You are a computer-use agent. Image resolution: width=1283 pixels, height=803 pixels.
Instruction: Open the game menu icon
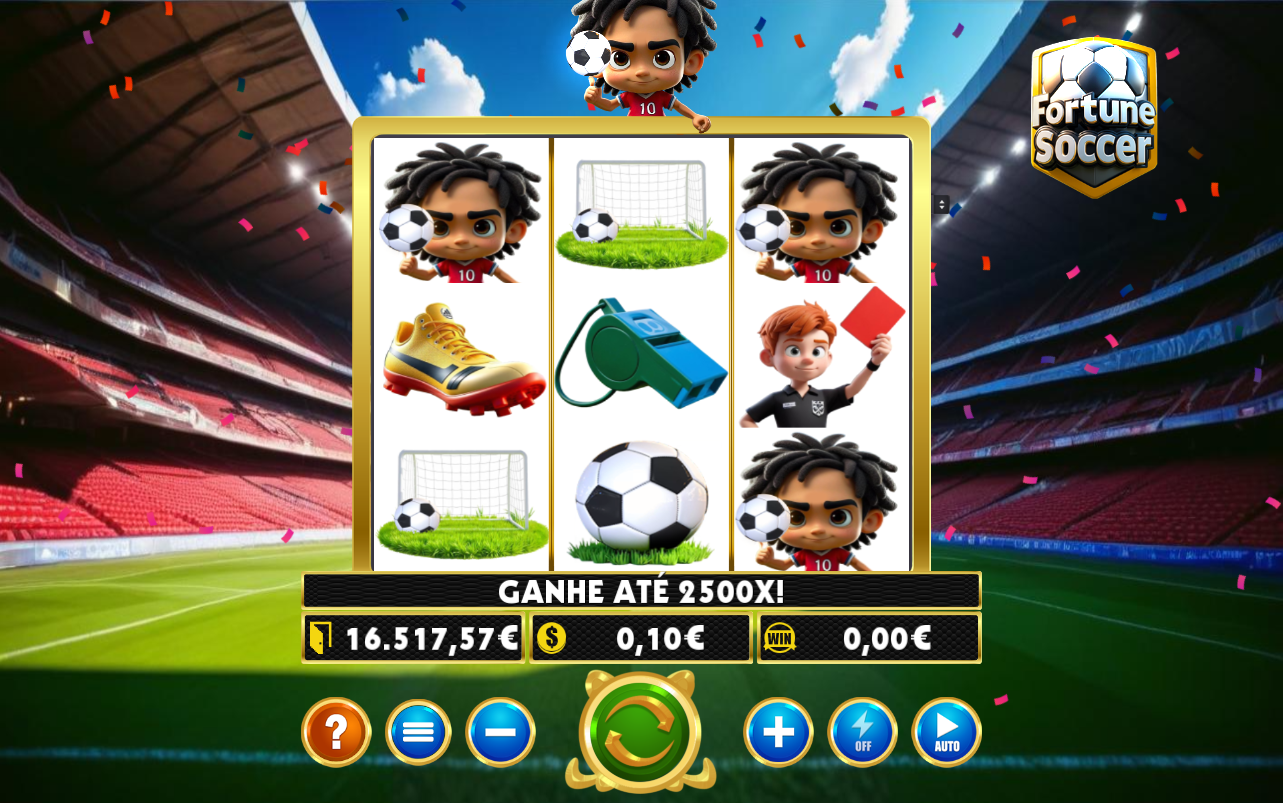[418, 732]
